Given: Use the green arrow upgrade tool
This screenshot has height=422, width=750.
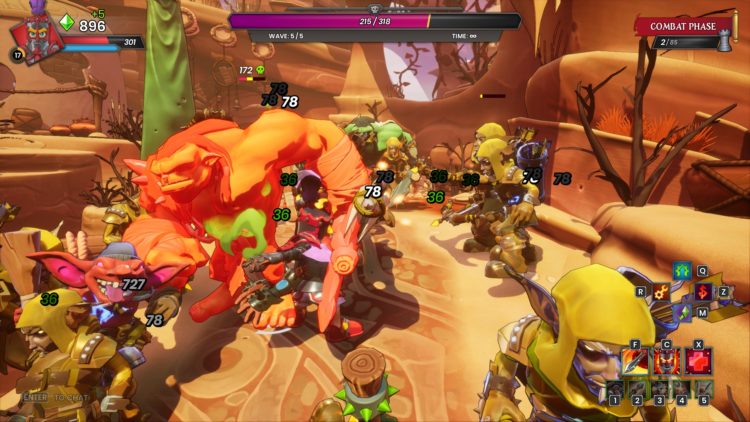Looking at the screenshot, I should tap(681, 314).
